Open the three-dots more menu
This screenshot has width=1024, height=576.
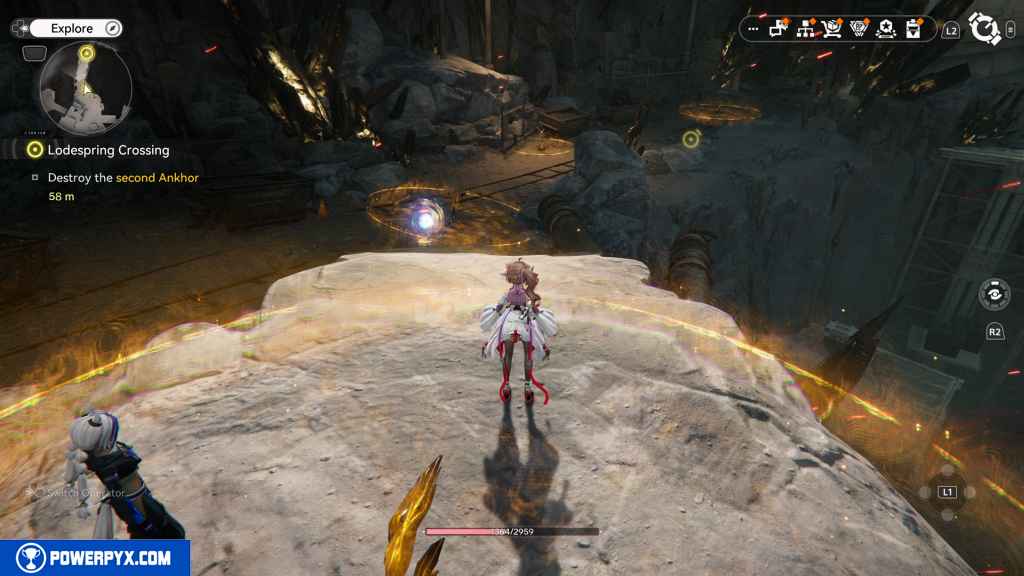(752, 30)
